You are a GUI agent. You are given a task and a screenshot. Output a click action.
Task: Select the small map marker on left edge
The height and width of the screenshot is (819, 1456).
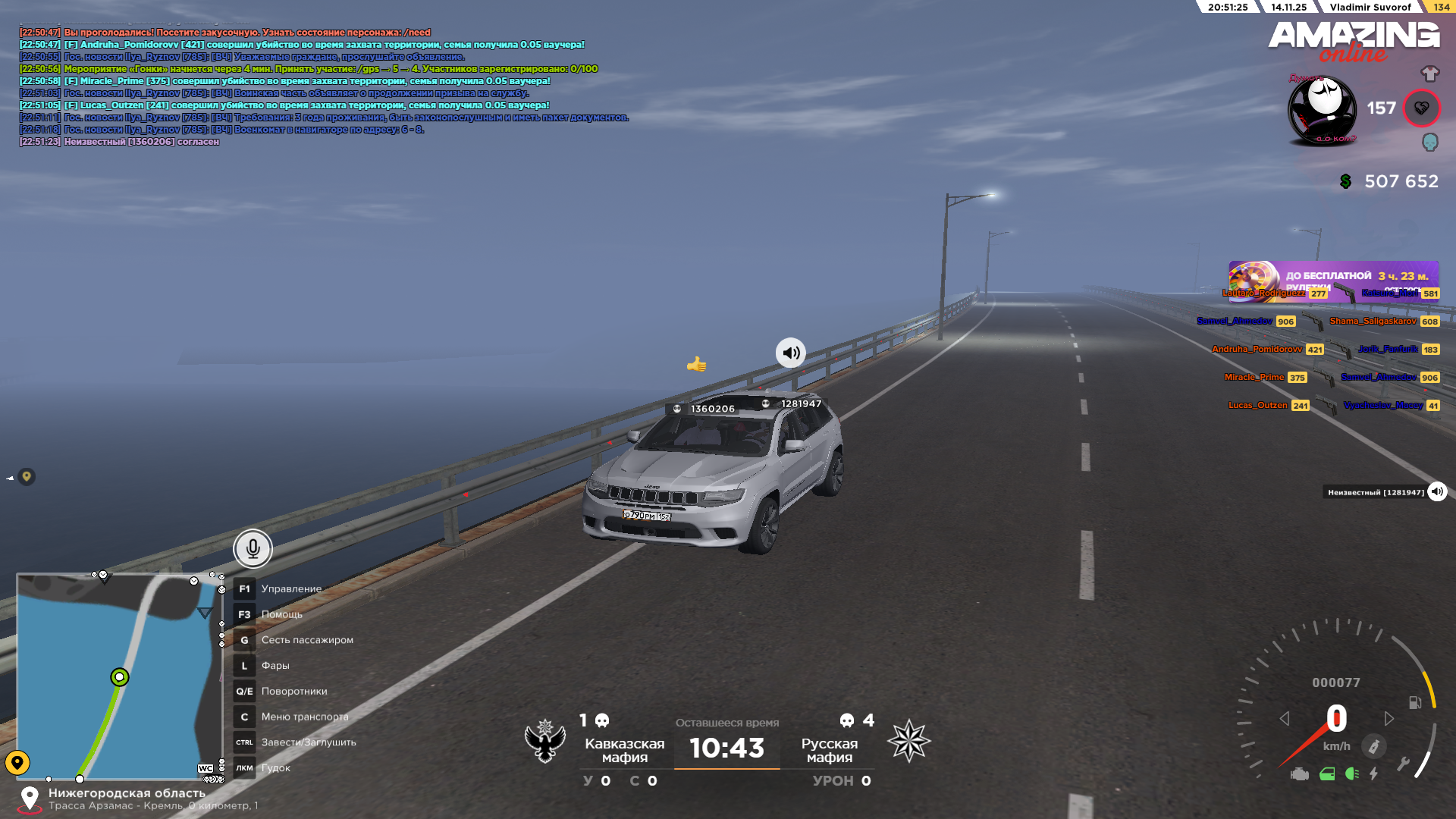[27, 476]
